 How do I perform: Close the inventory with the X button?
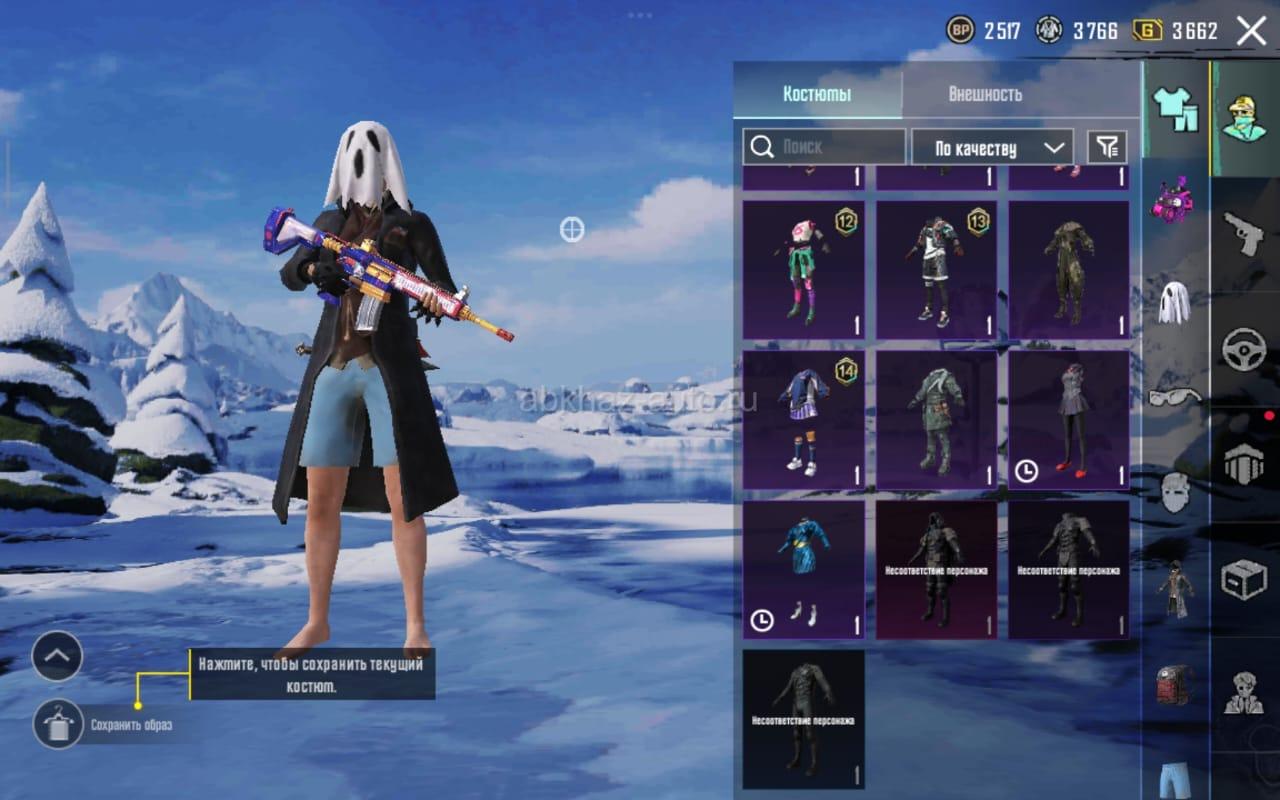click(x=1251, y=31)
